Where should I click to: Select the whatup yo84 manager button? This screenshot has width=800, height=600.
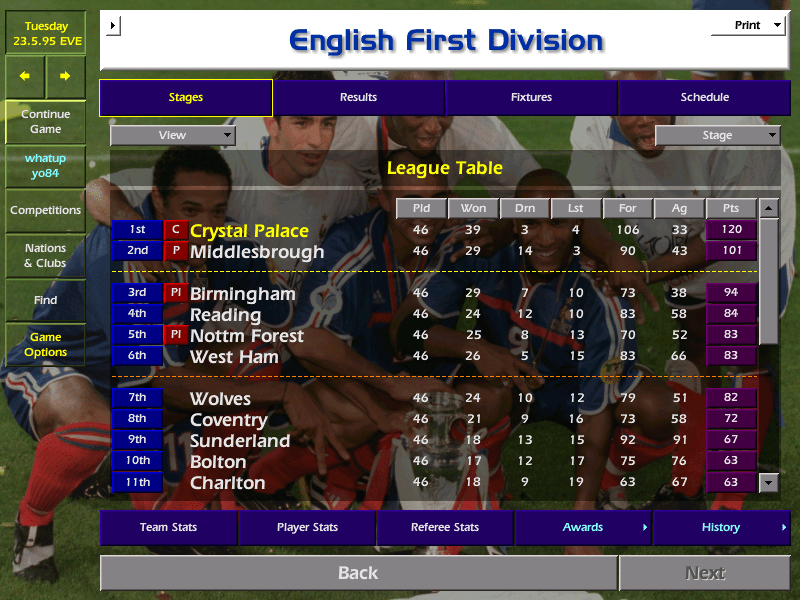click(x=45, y=166)
